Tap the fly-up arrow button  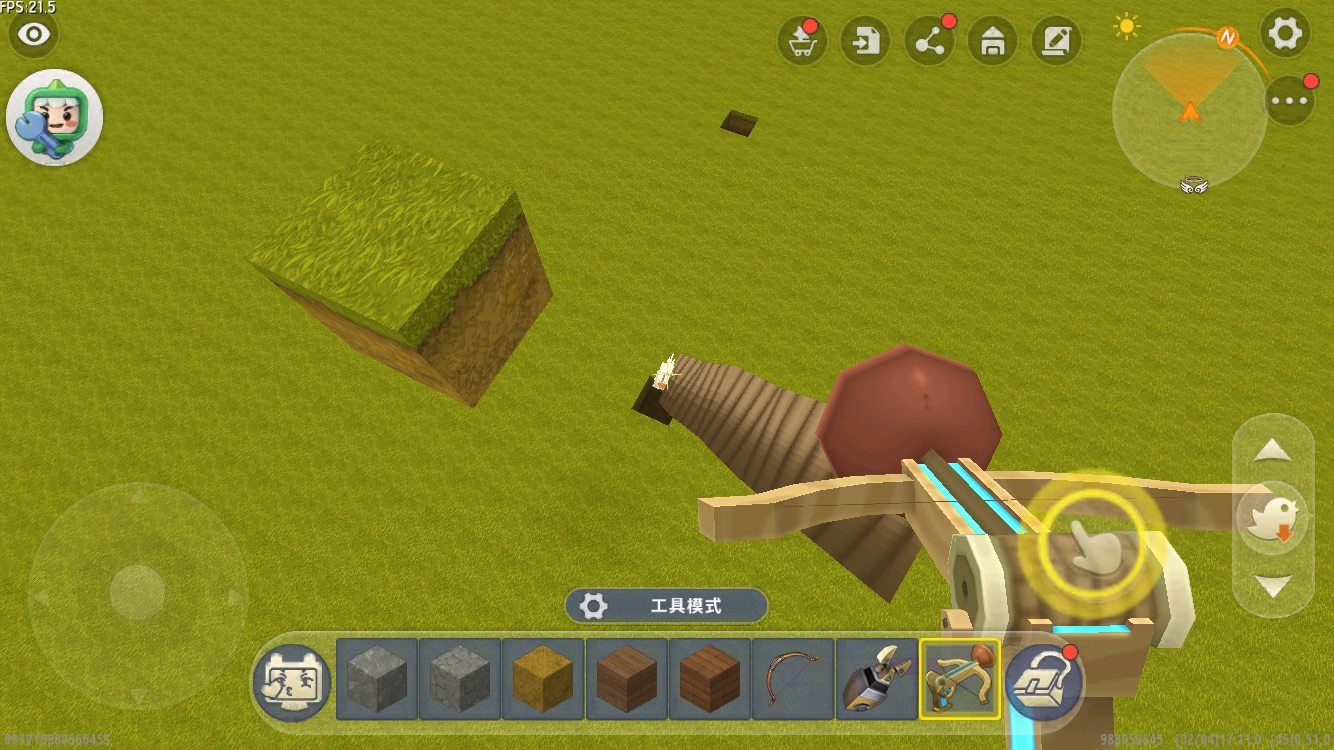tap(1273, 452)
